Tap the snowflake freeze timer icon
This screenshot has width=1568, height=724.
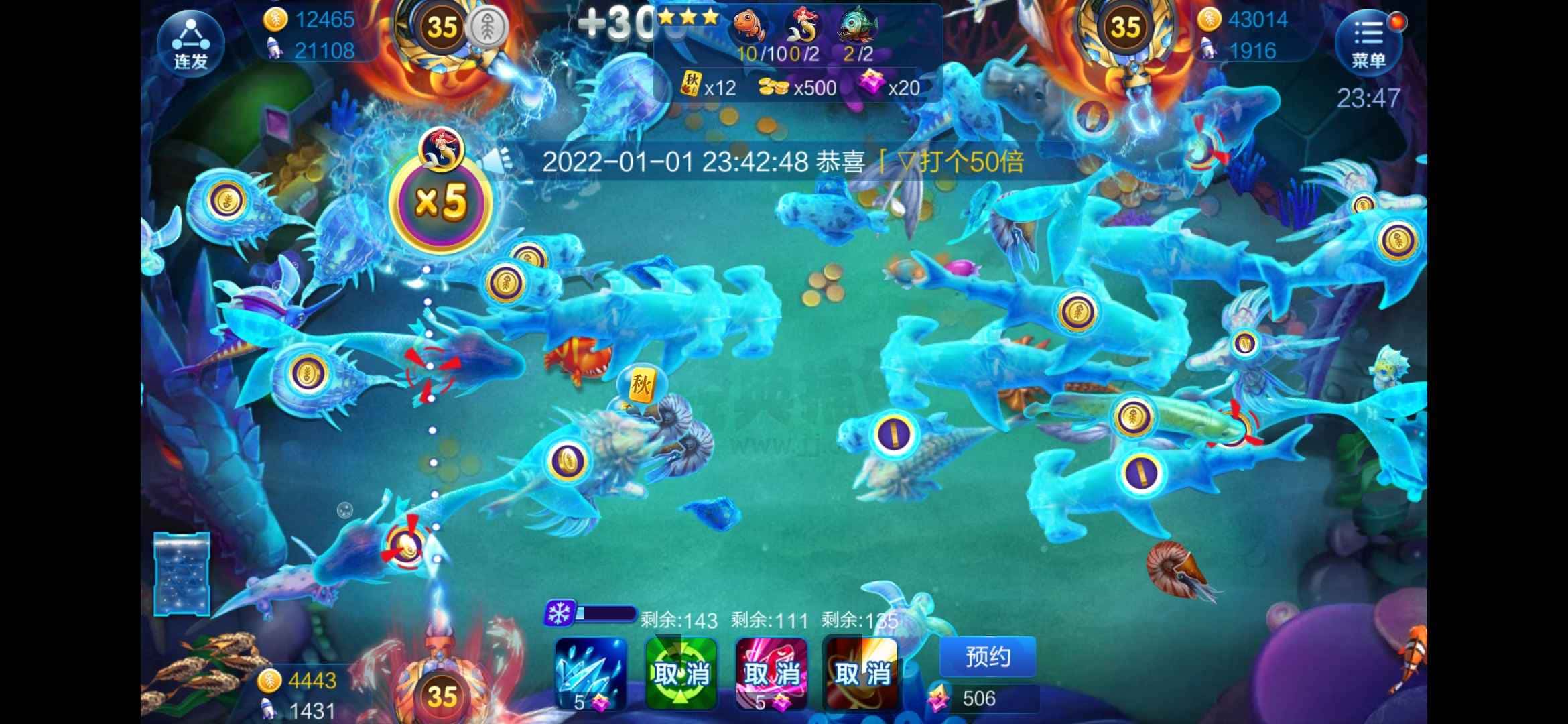tap(558, 613)
